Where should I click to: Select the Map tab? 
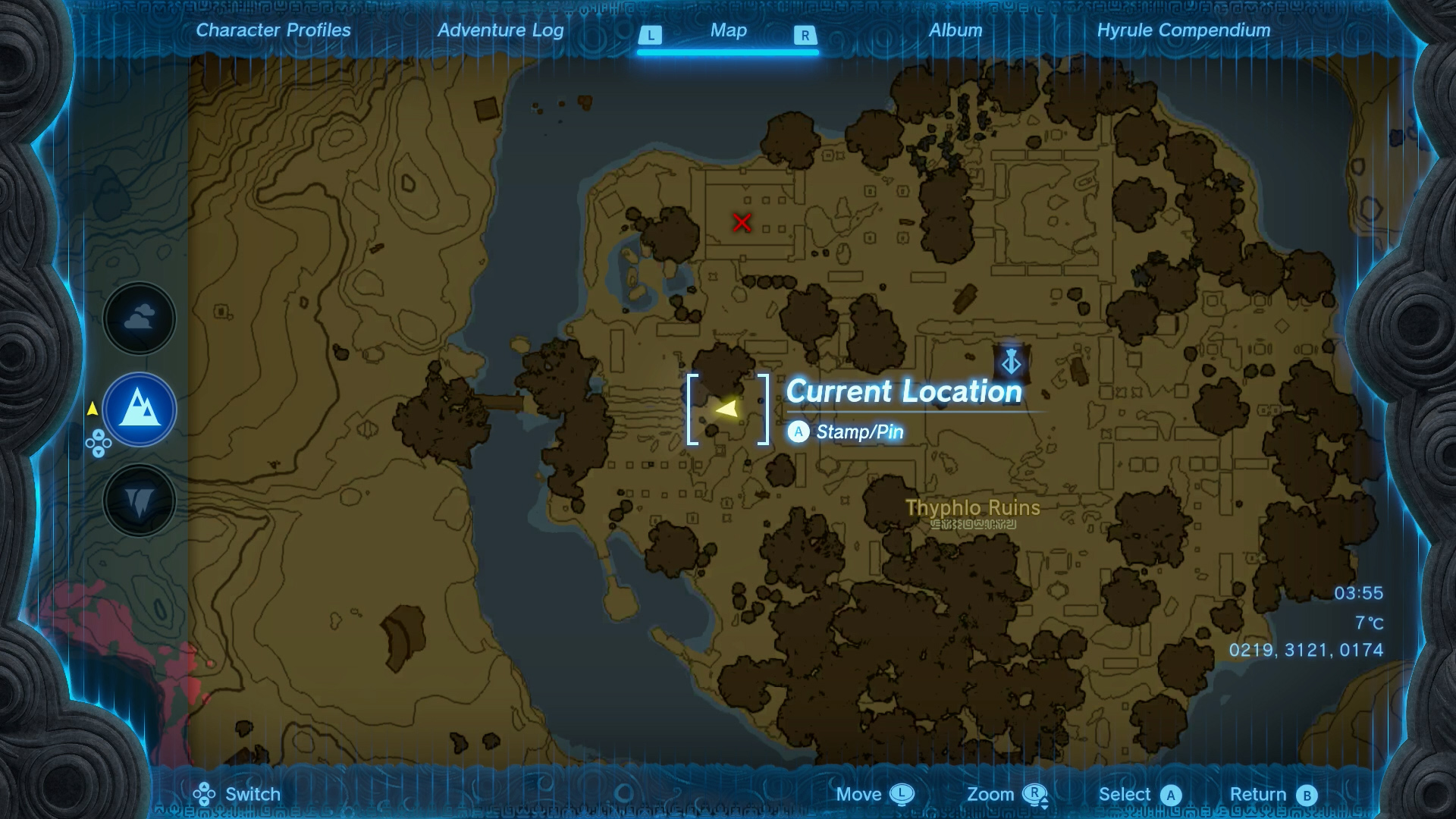[x=728, y=30]
